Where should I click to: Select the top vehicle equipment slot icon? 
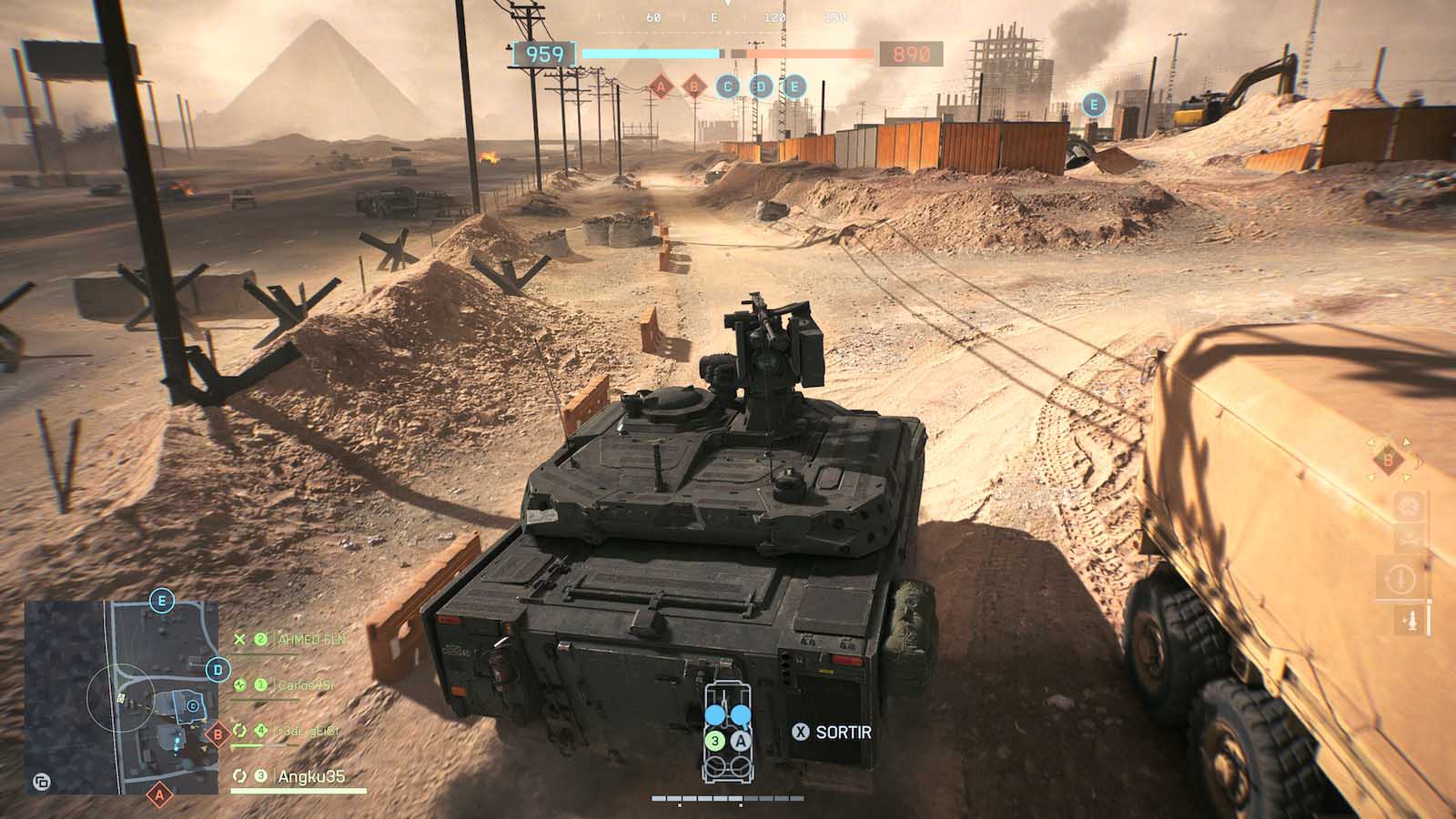click(1410, 506)
